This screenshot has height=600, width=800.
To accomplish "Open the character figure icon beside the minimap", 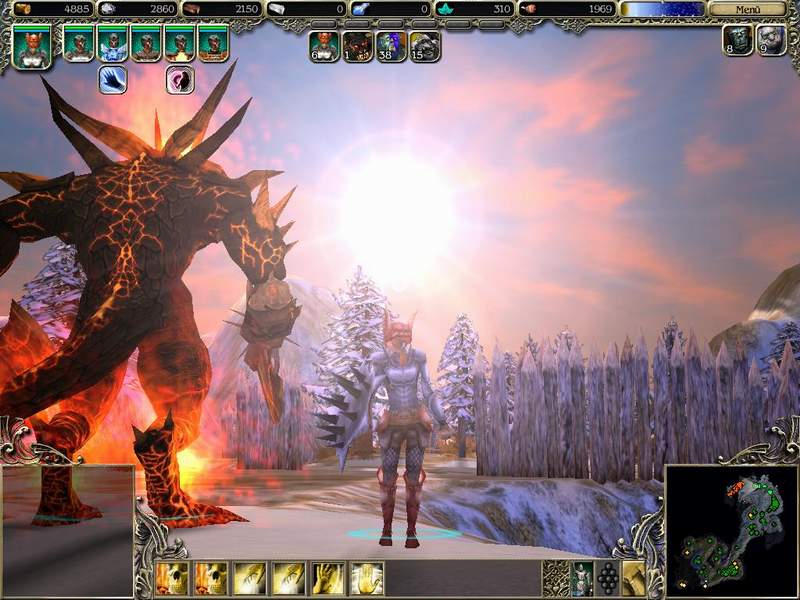I will [581, 578].
